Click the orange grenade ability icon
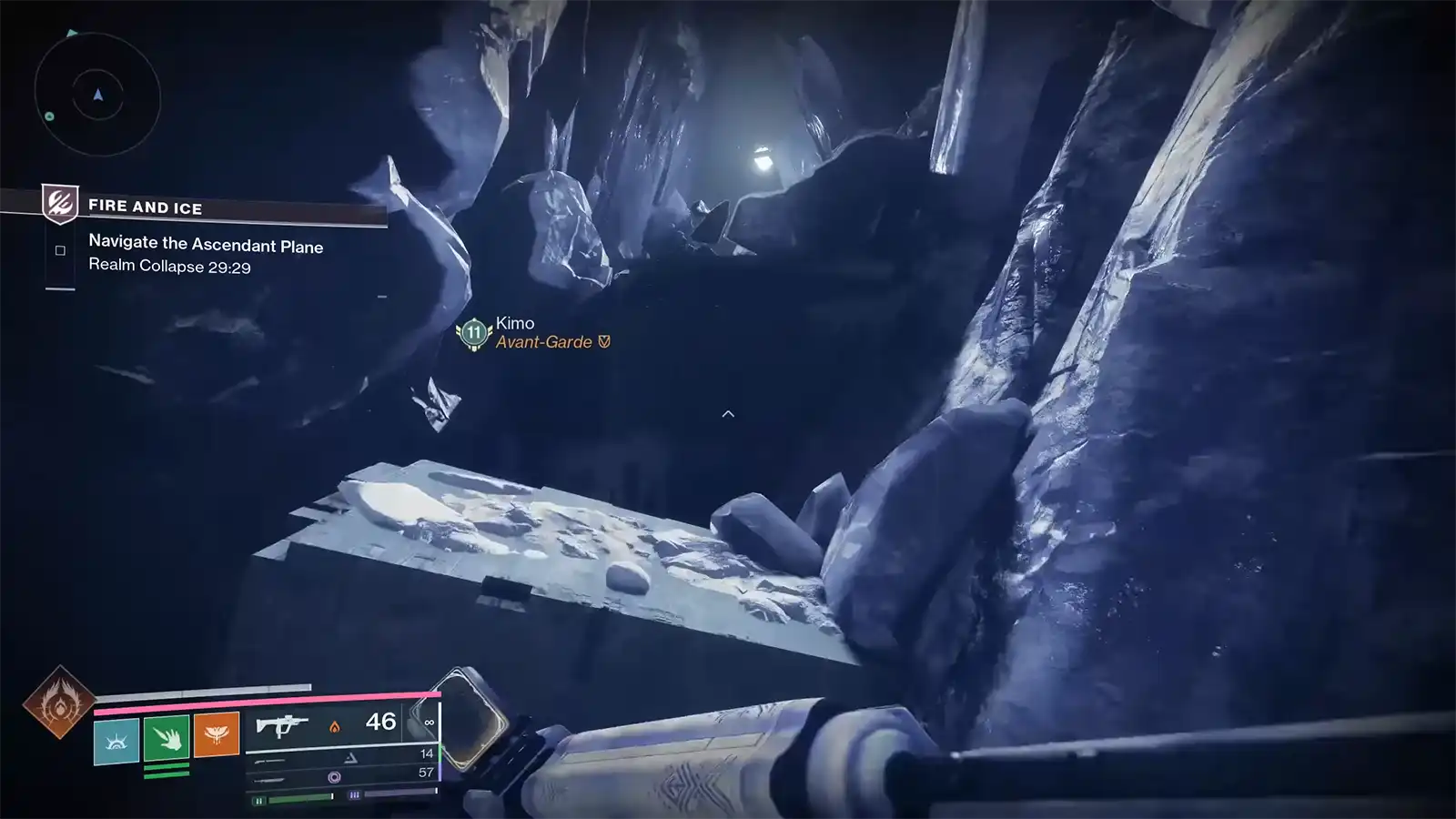 215,735
